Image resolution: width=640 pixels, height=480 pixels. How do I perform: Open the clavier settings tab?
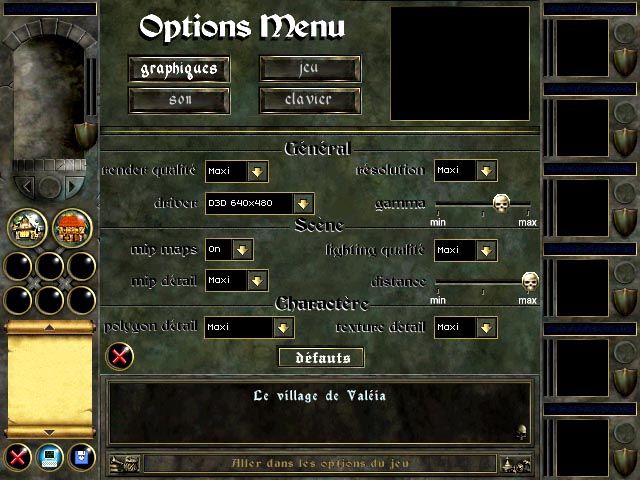tap(309, 100)
